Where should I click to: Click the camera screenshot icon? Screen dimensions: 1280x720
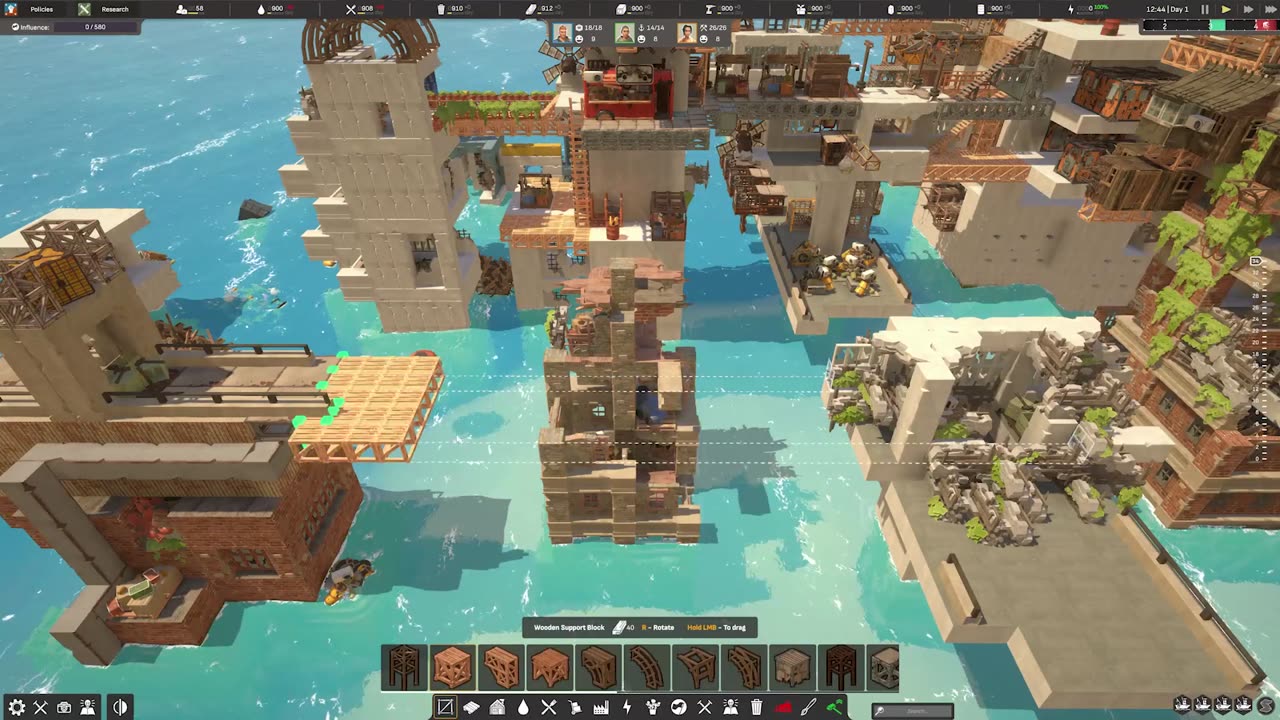click(x=64, y=708)
